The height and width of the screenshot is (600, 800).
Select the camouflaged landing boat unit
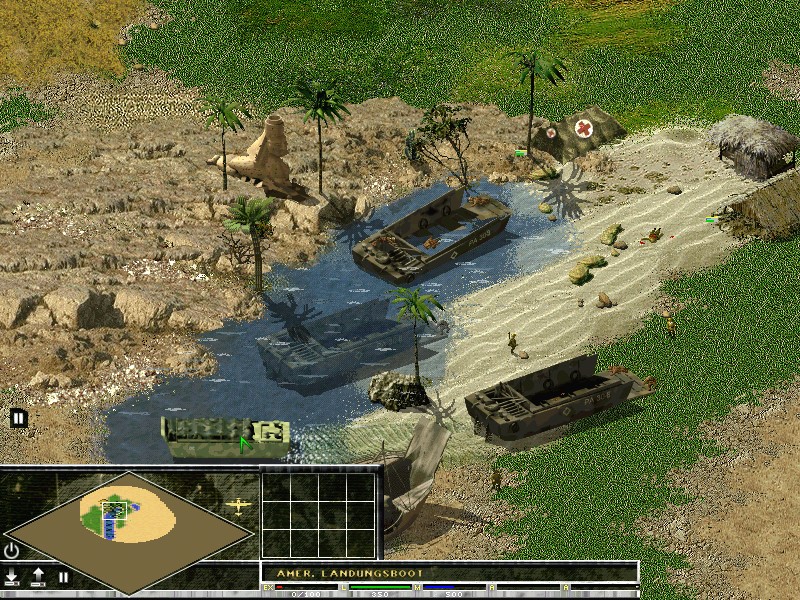pyautogui.click(x=226, y=437)
